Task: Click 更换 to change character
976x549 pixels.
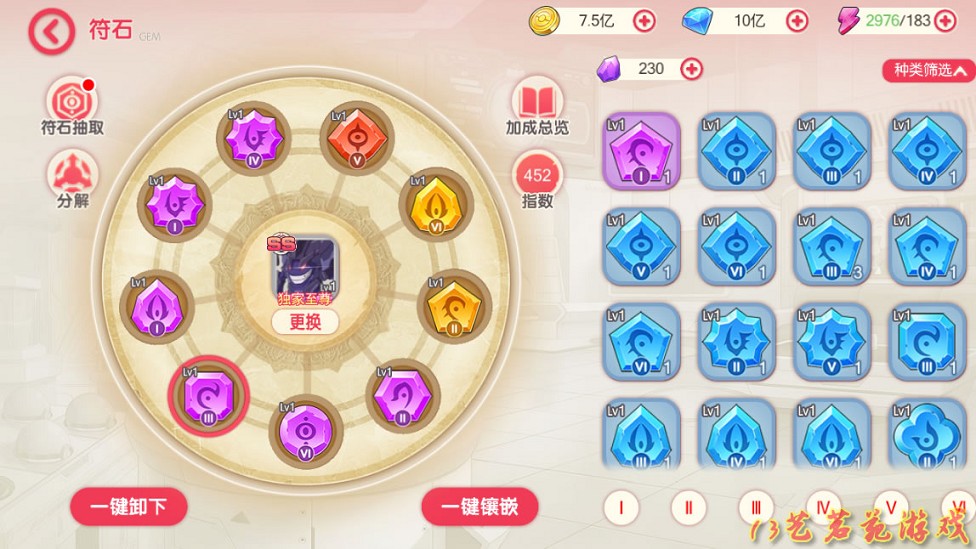Action: click(x=305, y=321)
